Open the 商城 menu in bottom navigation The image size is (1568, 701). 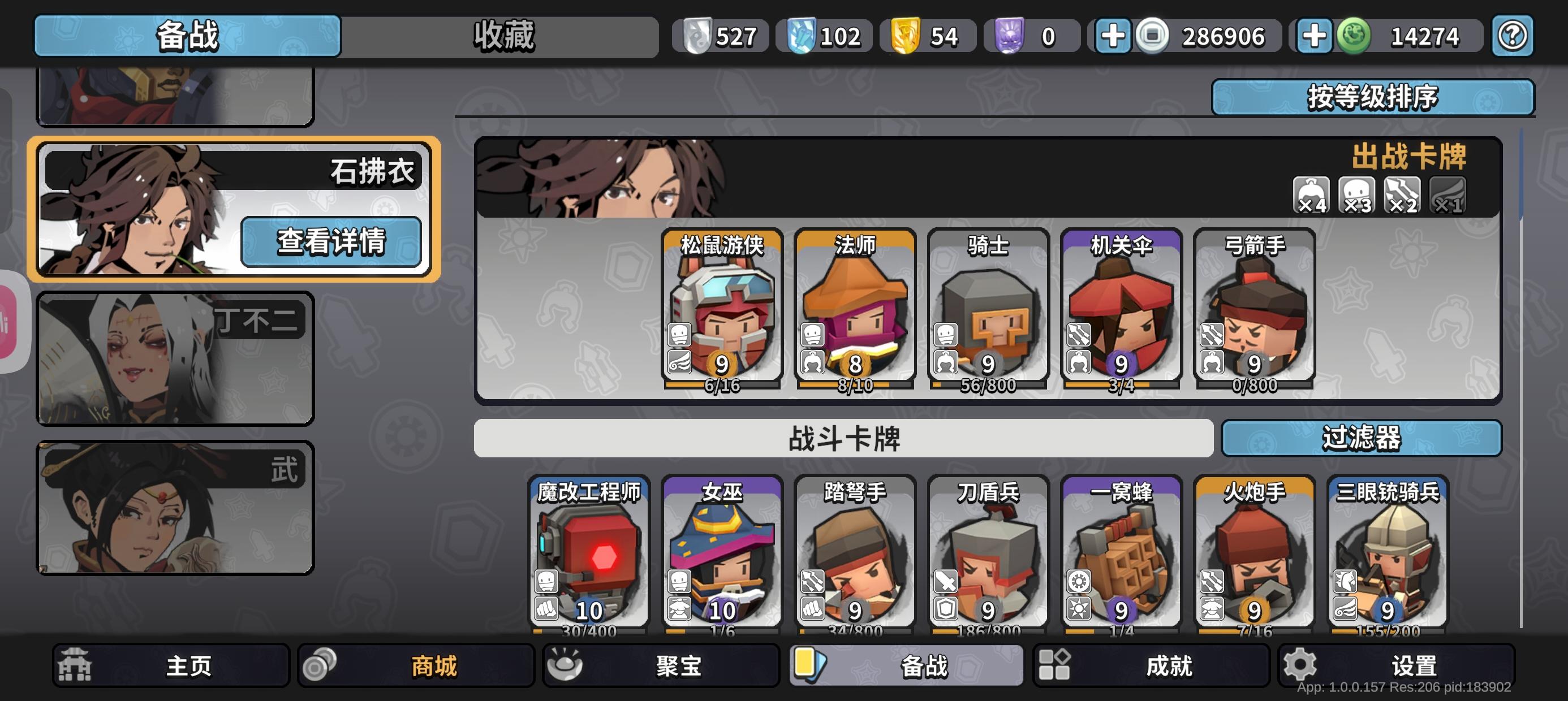pyautogui.click(x=416, y=666)
